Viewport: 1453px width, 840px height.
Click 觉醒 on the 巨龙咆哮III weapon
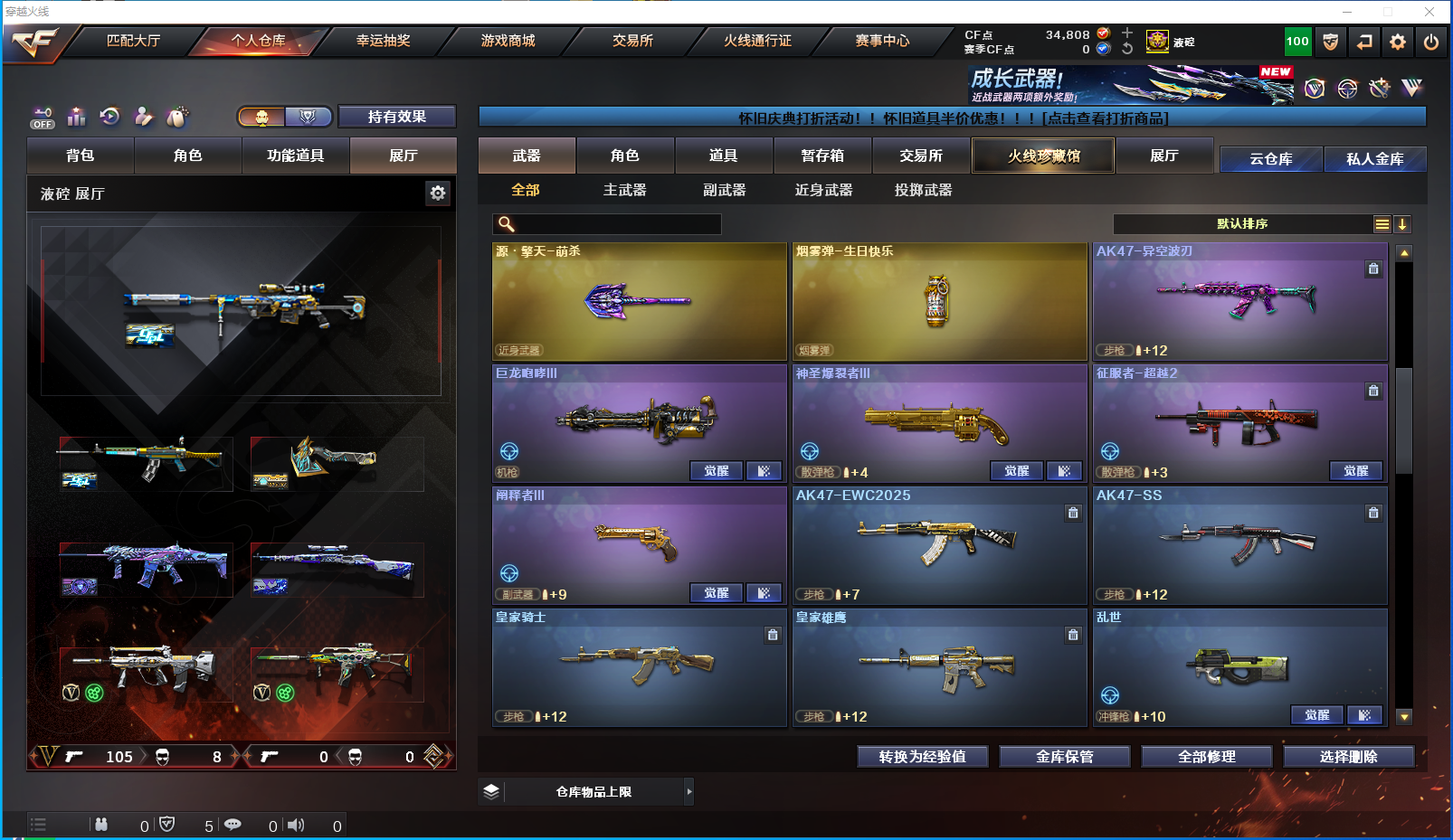point(716,471)
